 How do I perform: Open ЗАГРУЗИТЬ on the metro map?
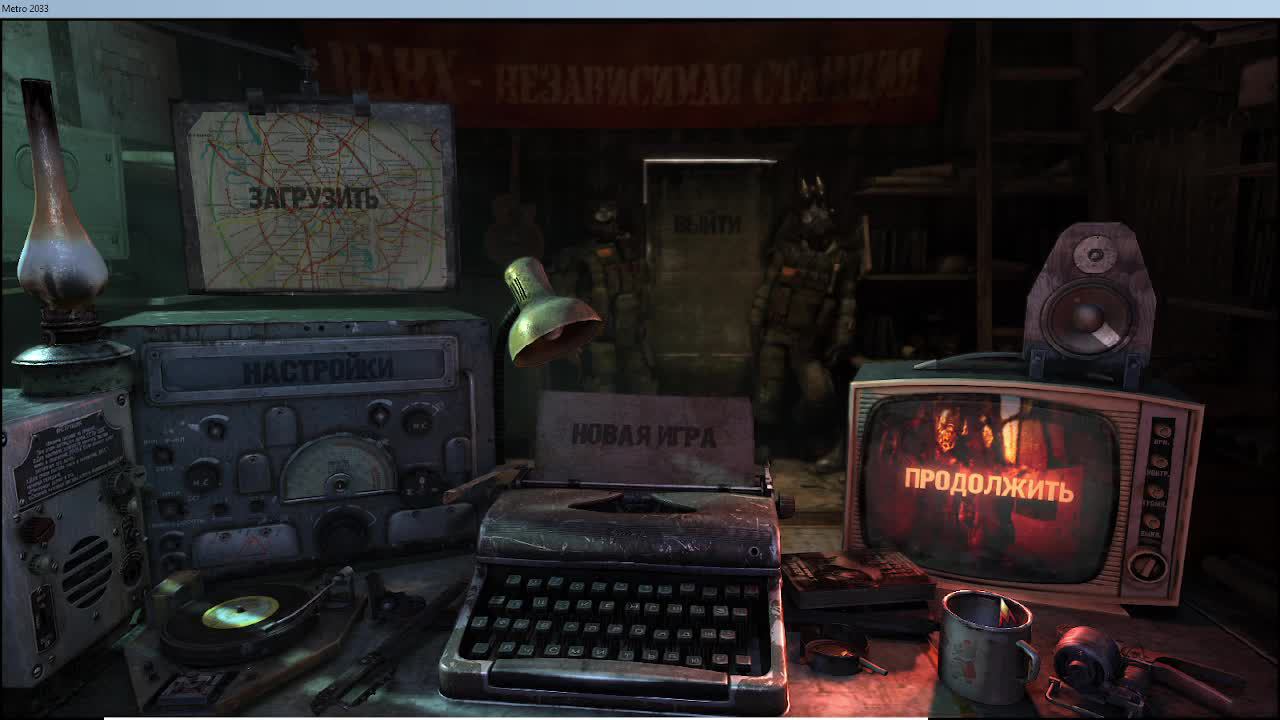point(315,199)
